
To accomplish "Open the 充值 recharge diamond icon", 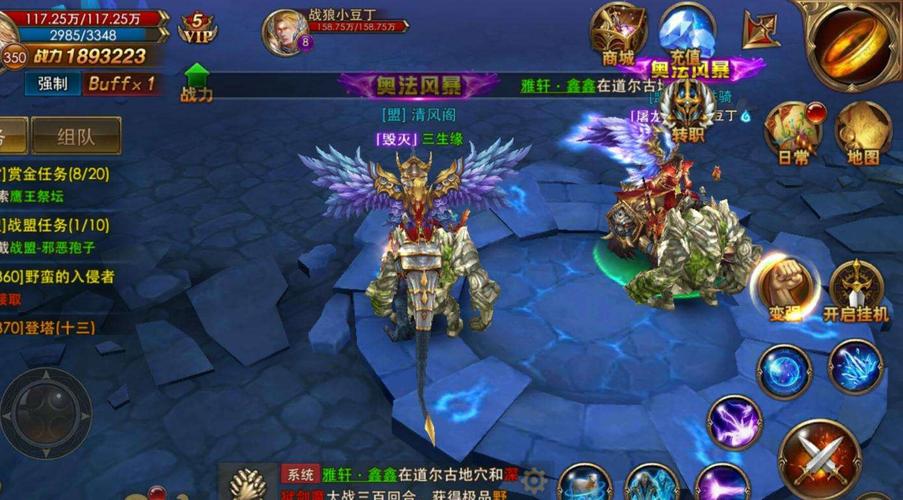I will click(x=687, y=33).
